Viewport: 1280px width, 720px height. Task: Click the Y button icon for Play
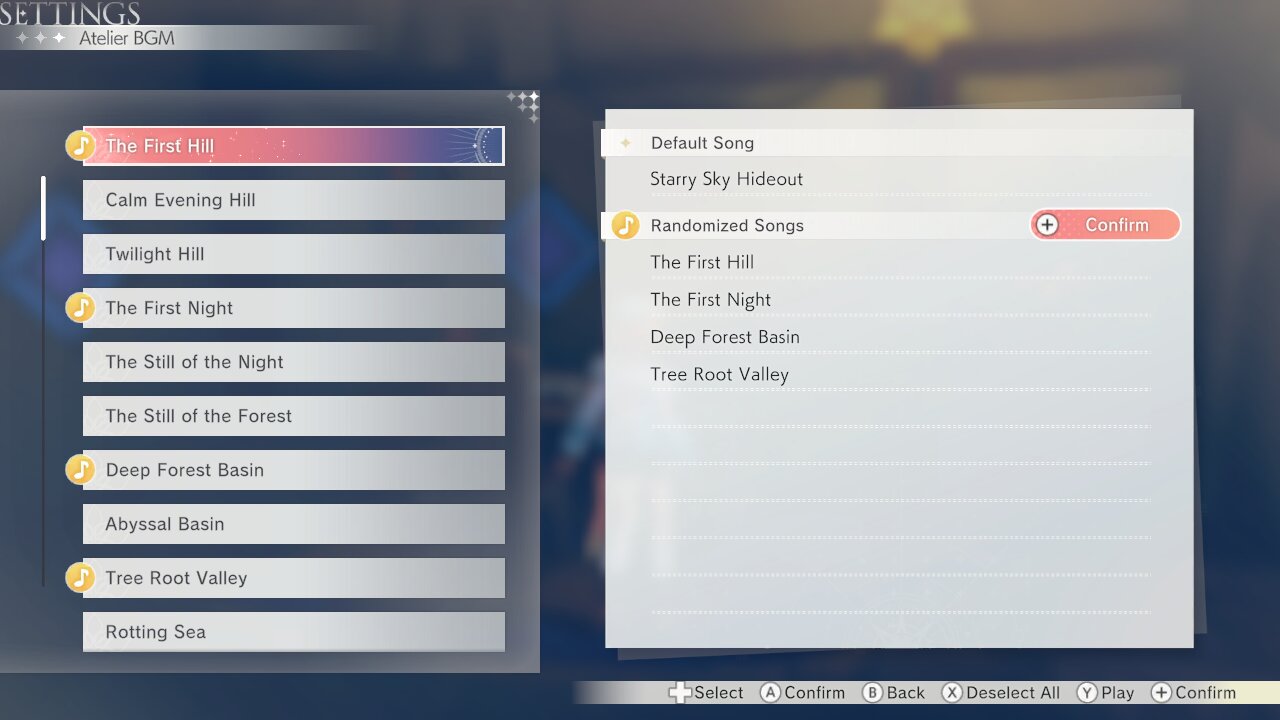tap(1086, 692)
